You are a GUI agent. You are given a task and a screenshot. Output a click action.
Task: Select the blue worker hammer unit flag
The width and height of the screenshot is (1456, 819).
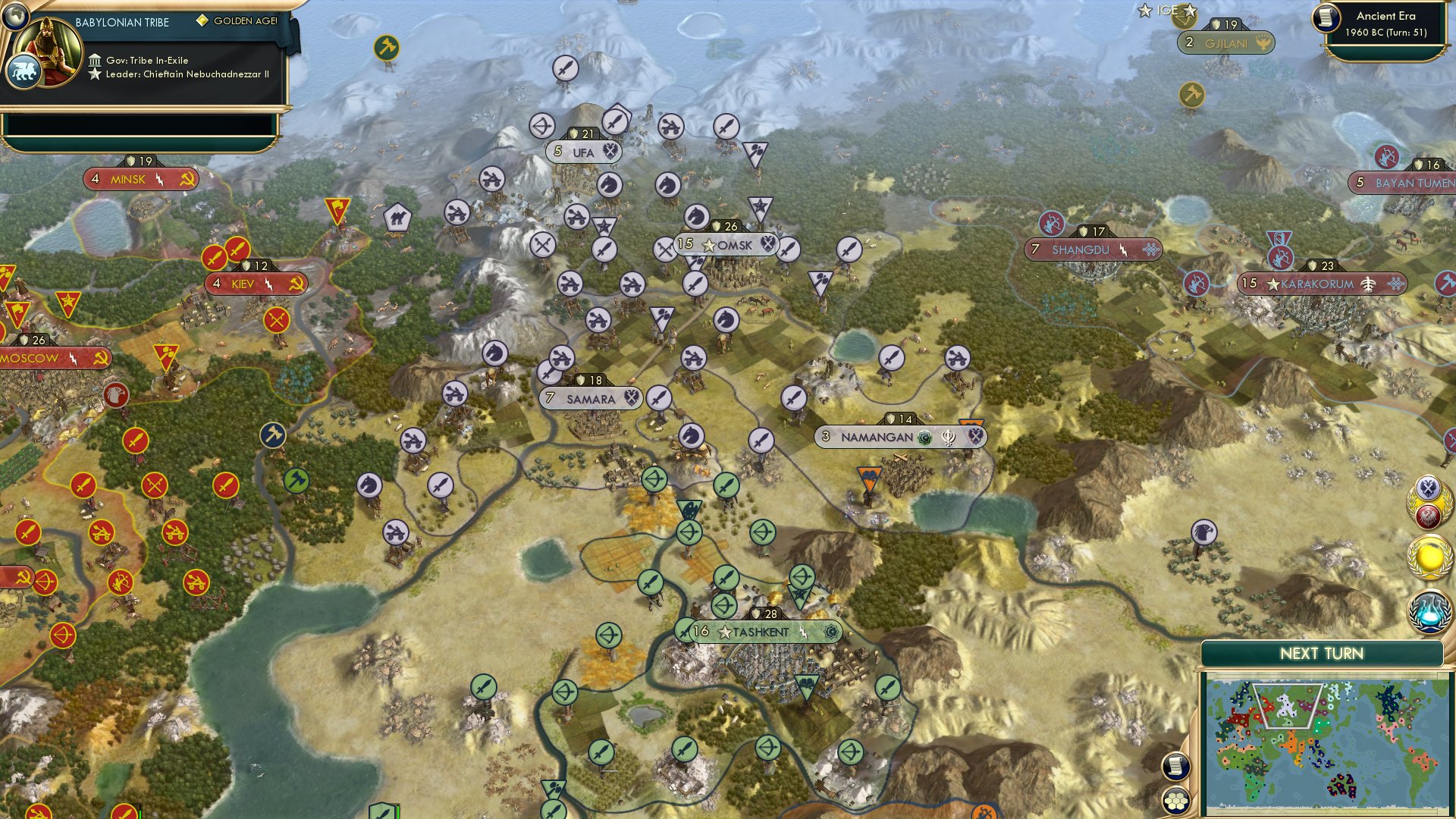[x=275, y=435]
